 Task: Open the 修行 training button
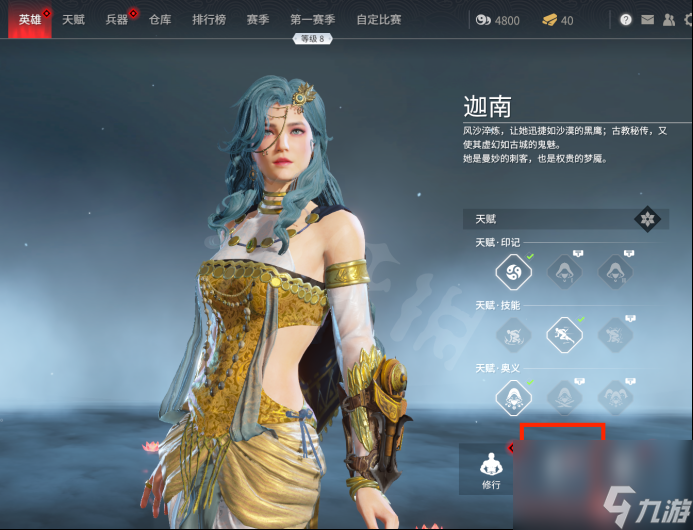click(490, 470)
